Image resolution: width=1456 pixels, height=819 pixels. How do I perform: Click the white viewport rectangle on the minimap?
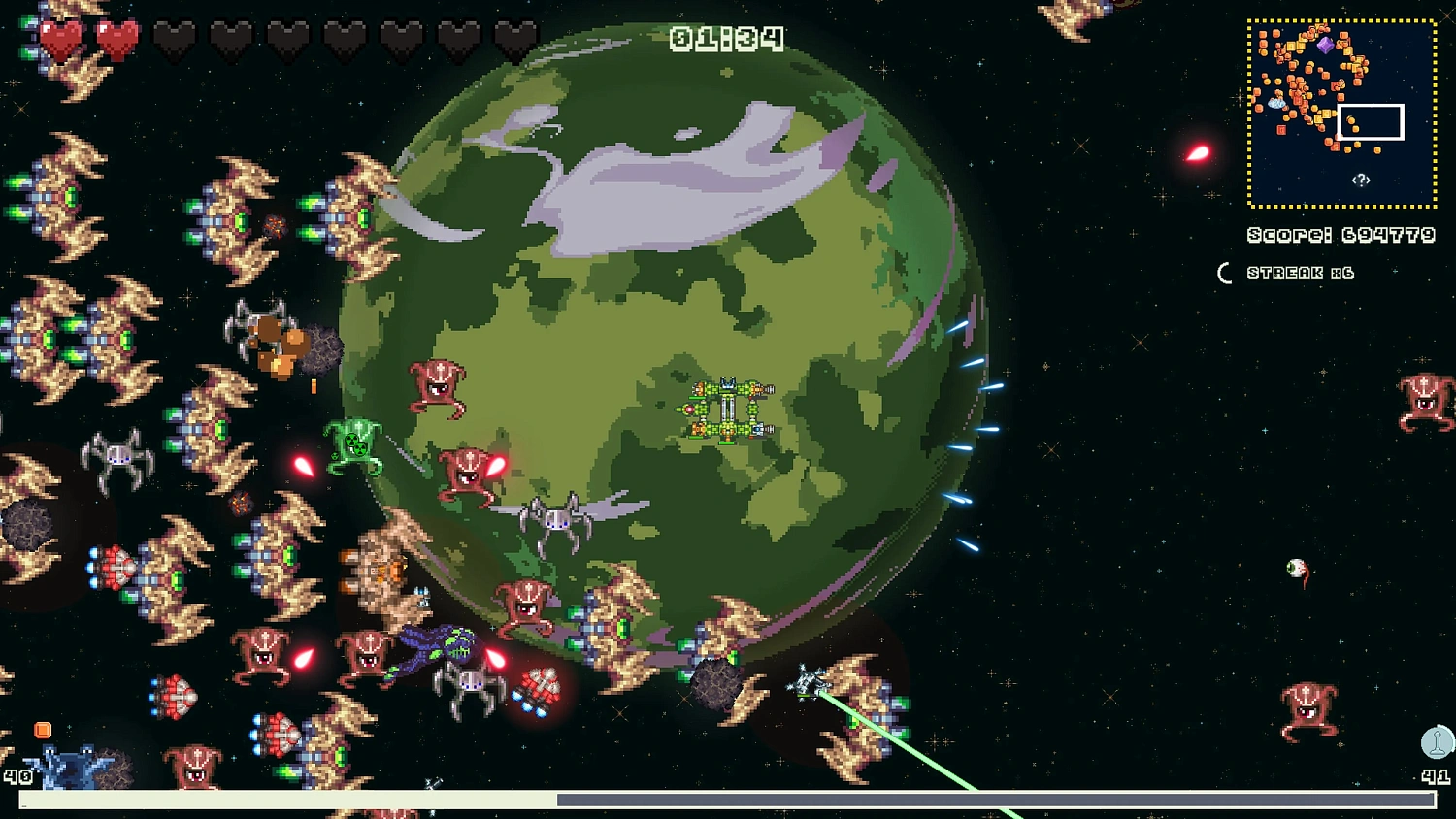click(x=1372, y=119)
